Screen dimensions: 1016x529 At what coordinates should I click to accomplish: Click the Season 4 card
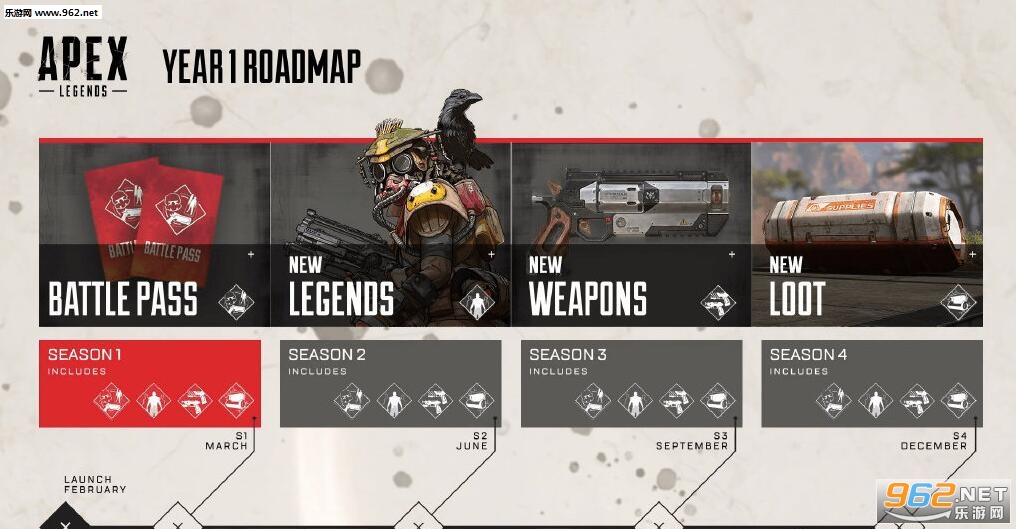871,383
